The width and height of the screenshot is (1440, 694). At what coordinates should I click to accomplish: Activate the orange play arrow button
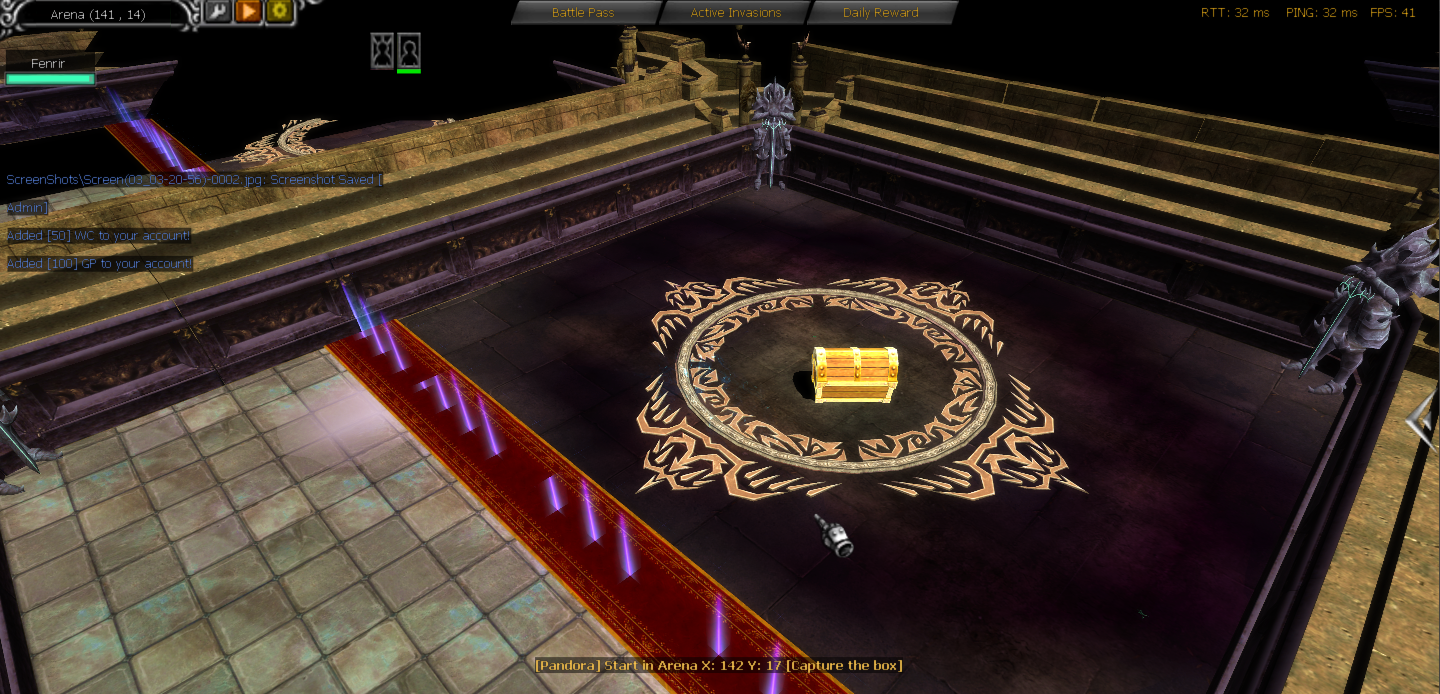(x=248, y=12)
